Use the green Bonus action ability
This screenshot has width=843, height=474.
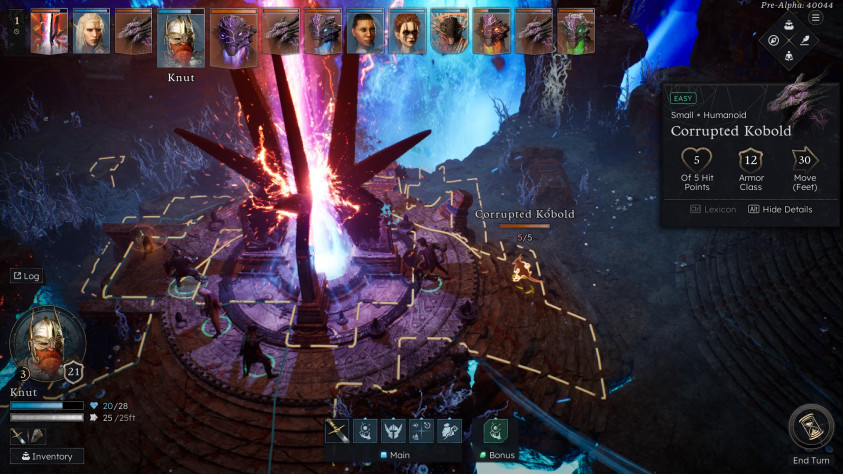(x=496, y=431)
